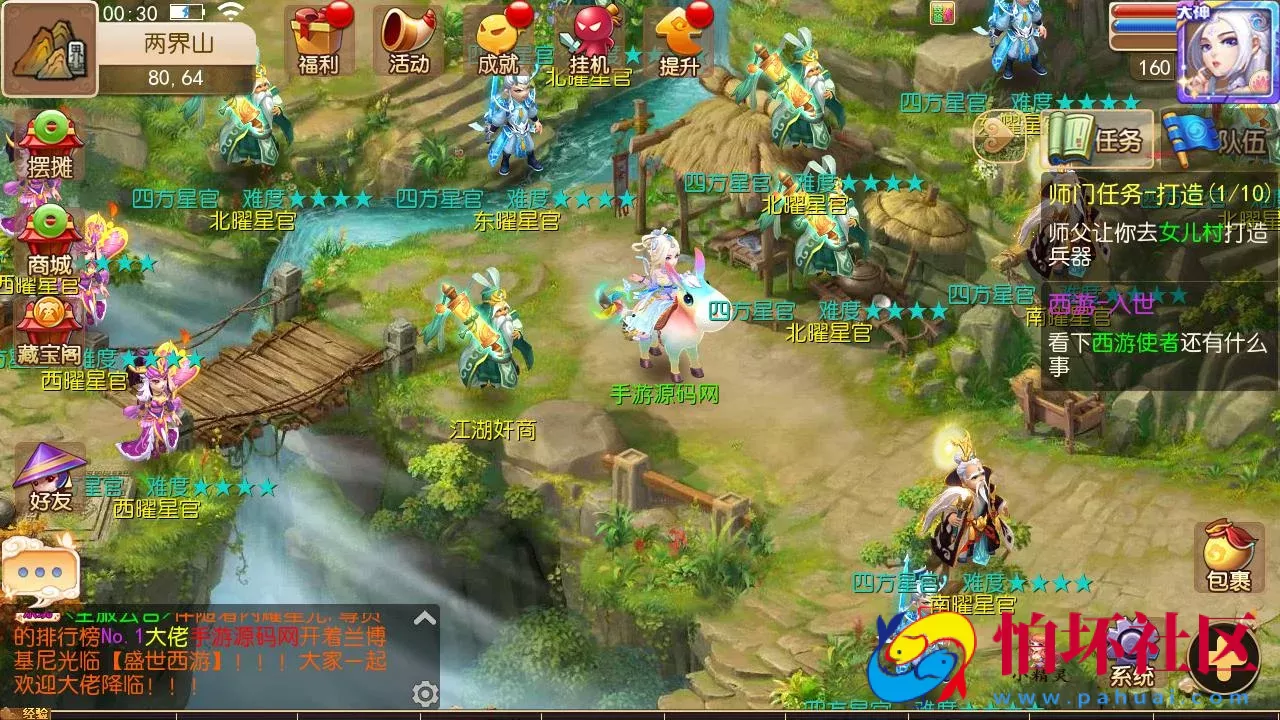The height and width of the screenshot is (720, 1280).
Task: Open chat settings via gear icon
Action: pyautogui.click(x=425, y=692)
